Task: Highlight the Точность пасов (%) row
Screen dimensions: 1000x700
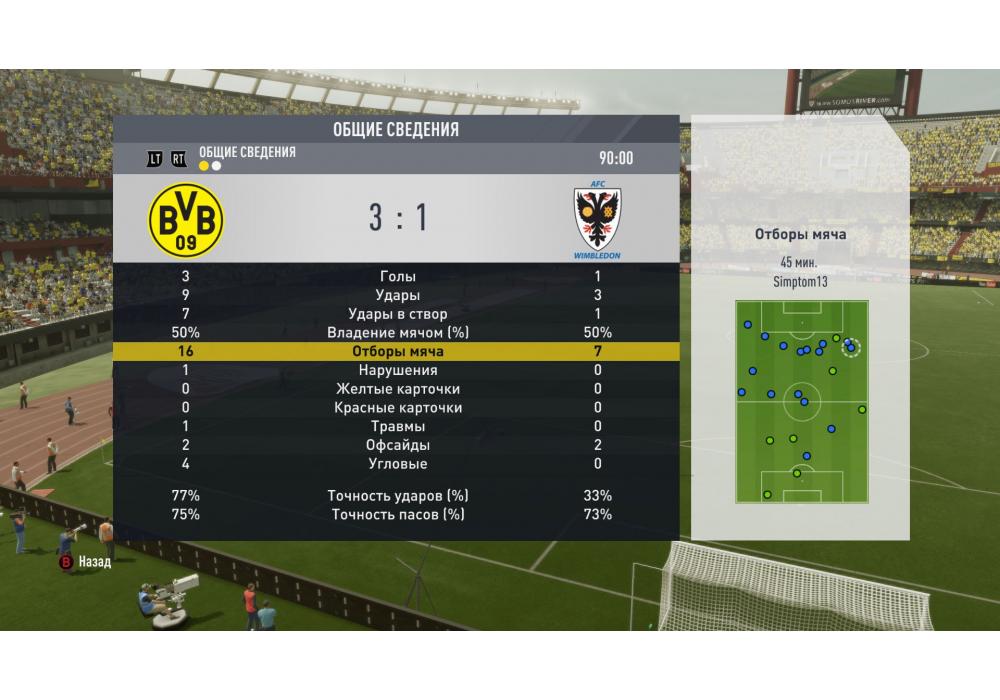Action: [398, 515]
